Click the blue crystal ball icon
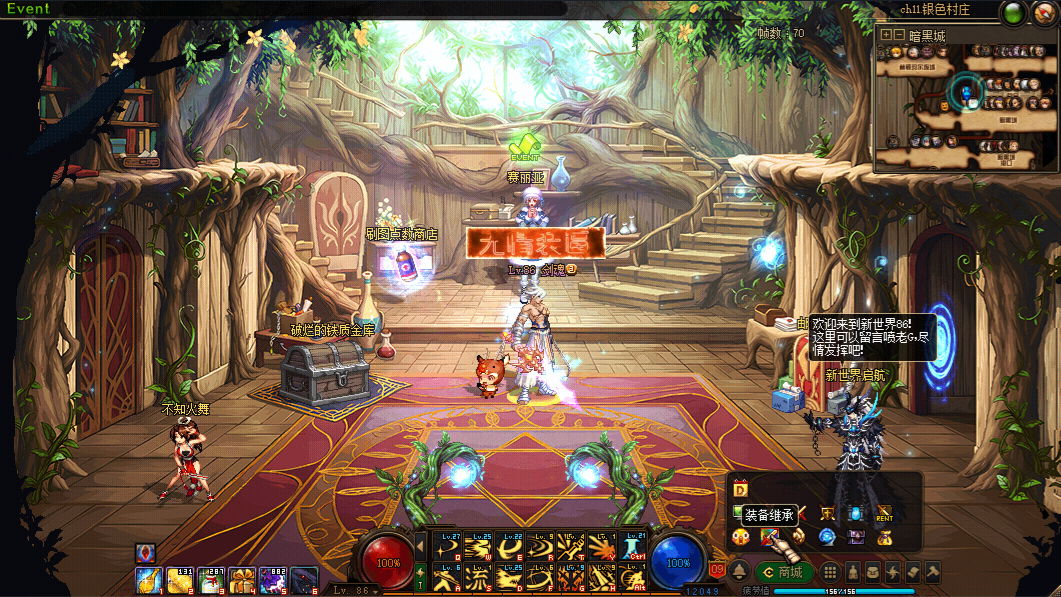Screen dimensions: 1061x597 pyautogui.click(x=827, y=538)
